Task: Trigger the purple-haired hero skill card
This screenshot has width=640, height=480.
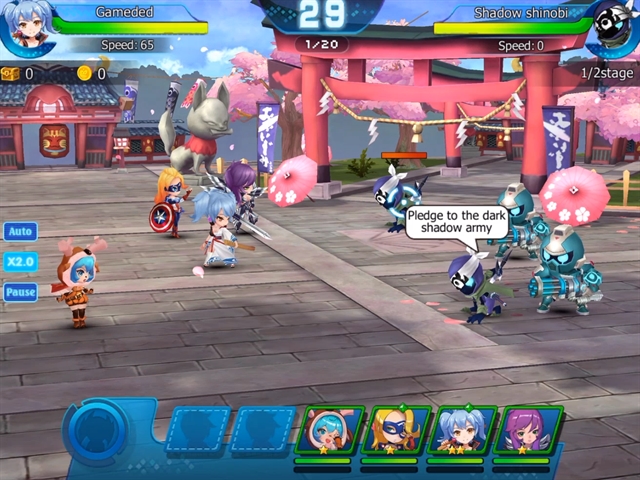Action: pos(527,432)
